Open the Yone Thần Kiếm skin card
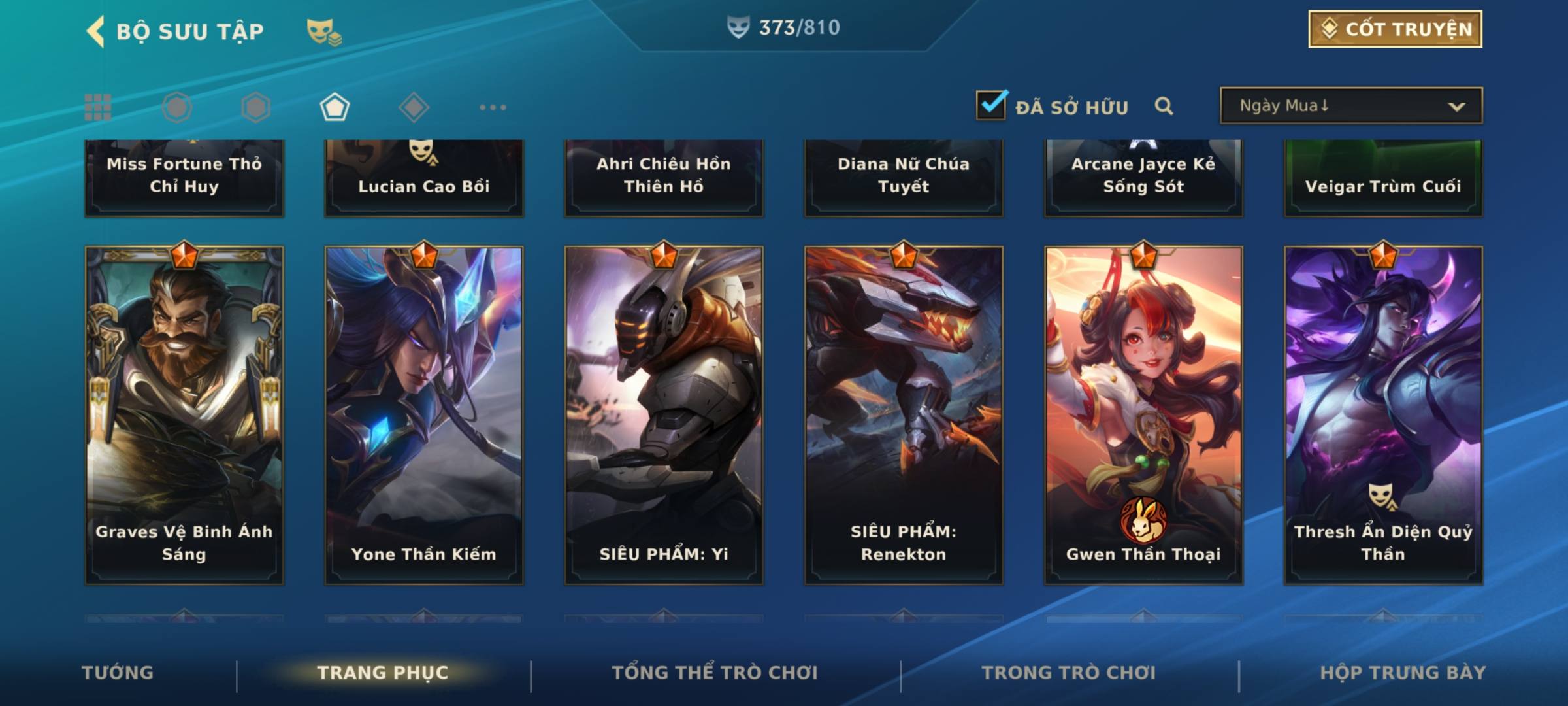Screen dimensions: 1568x706 424,415
